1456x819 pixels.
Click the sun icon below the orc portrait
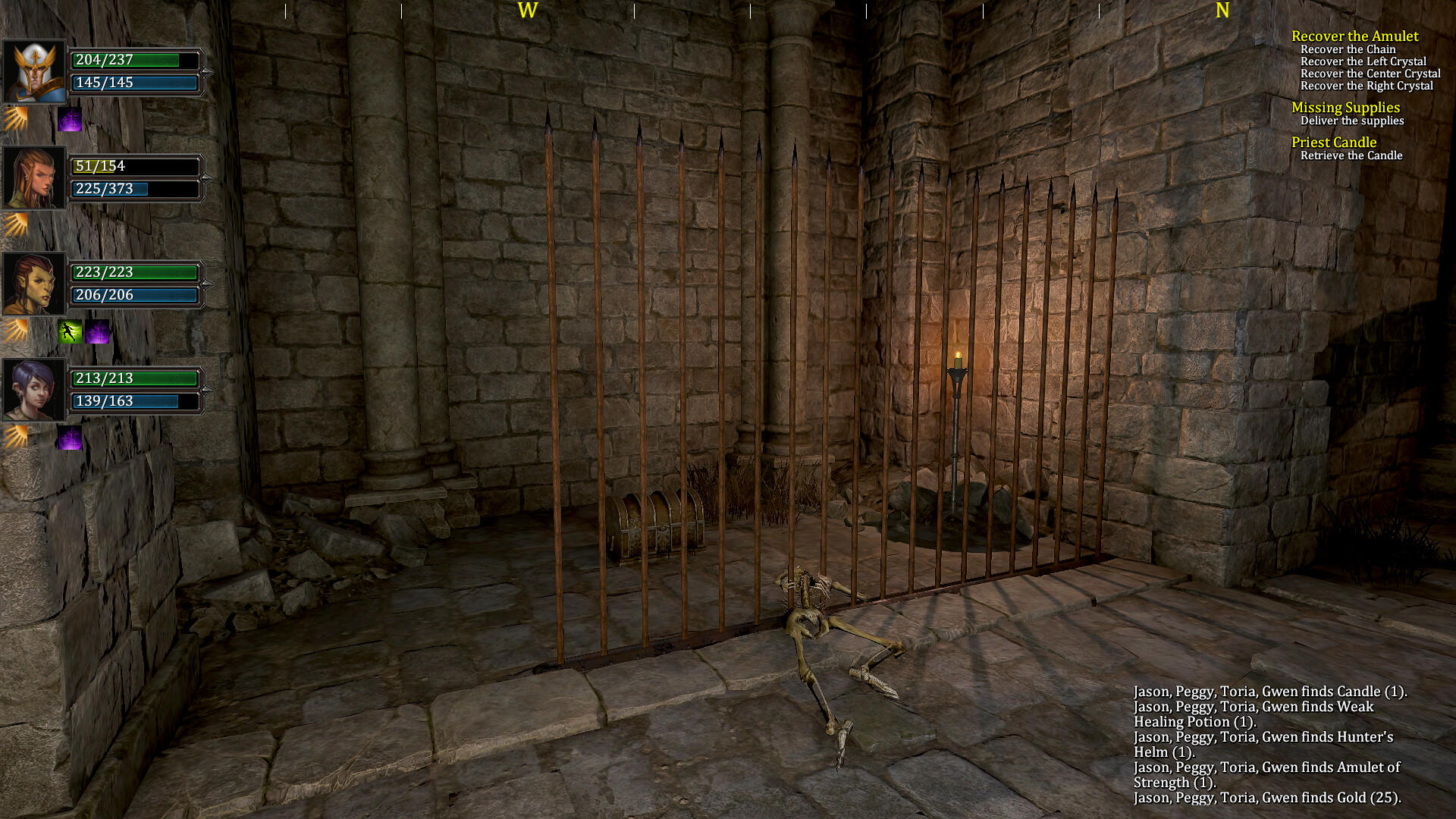pos(17,331)
